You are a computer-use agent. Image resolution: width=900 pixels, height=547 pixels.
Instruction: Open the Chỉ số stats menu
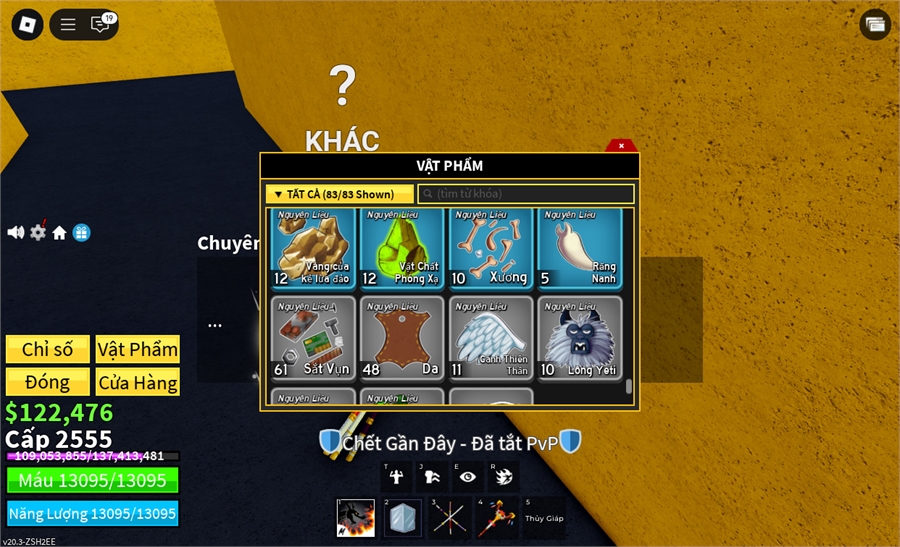pos(48,349)
